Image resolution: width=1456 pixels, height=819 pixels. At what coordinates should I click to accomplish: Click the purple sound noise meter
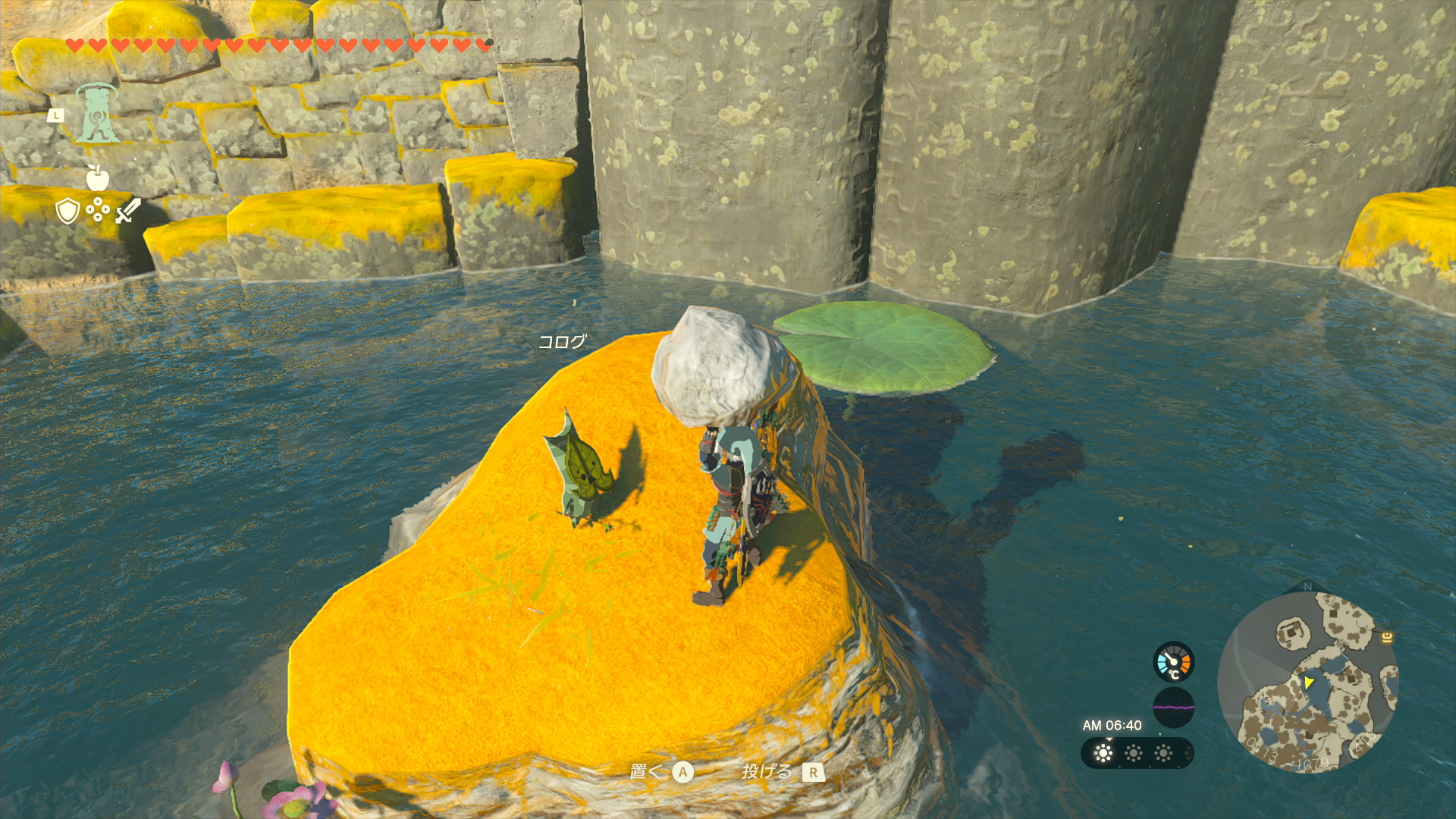coord(1173,707)
